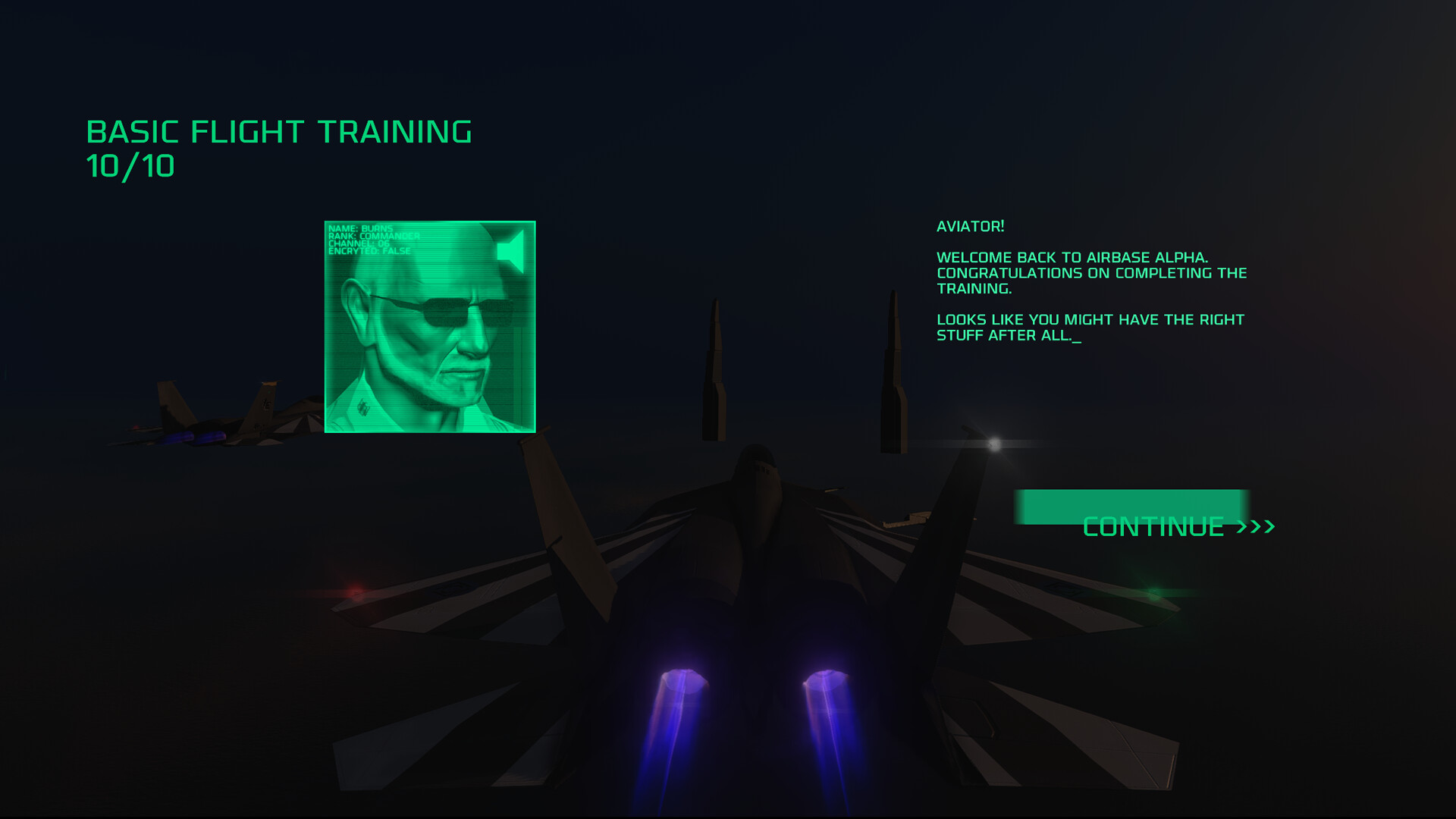This screenshot has height=819, width=1456.
Task: Select the triple chevron arrows beside Continue
Action: tap(1256, 526)
